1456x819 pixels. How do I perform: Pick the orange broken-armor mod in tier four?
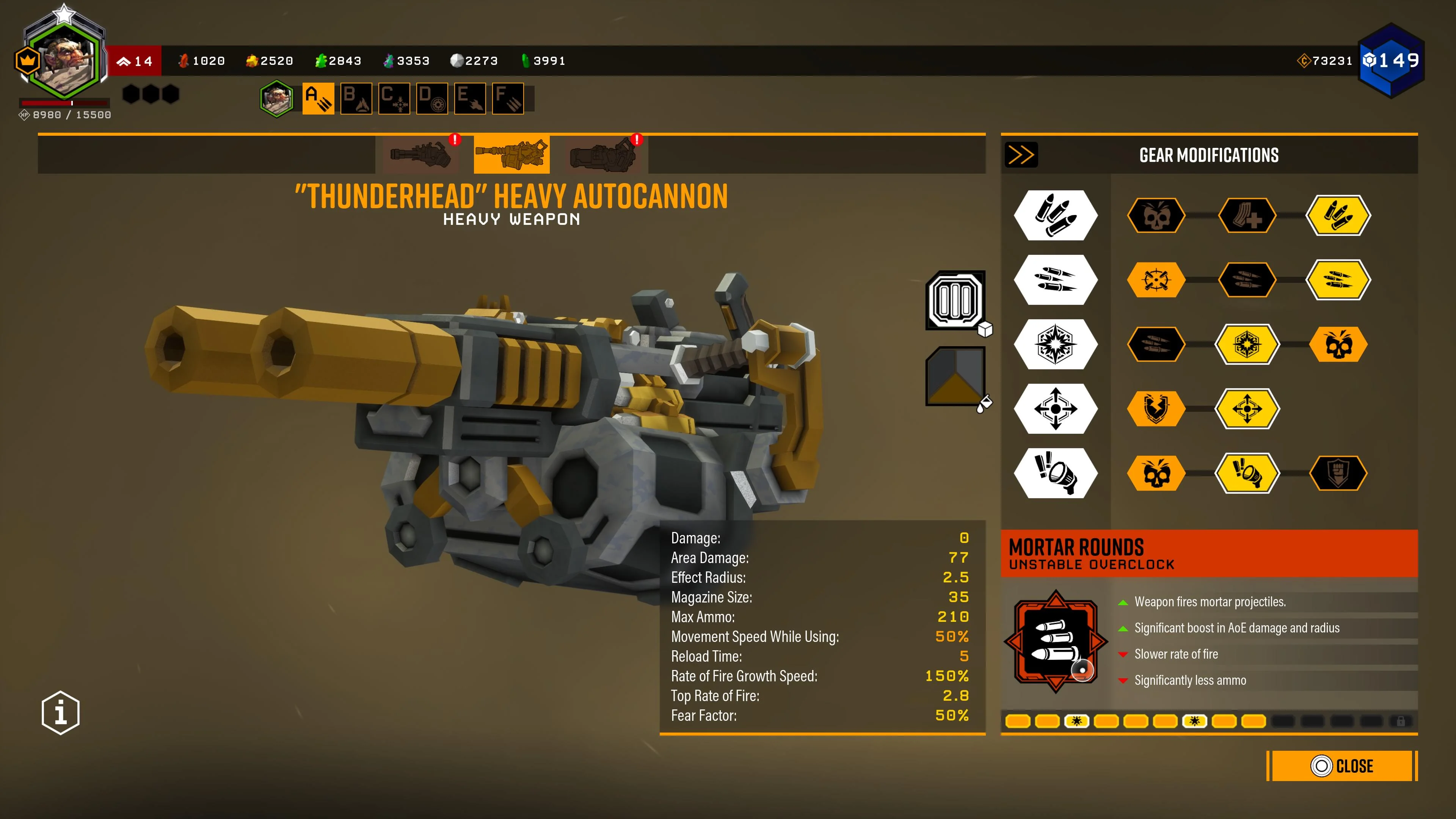click(1156, 408)
